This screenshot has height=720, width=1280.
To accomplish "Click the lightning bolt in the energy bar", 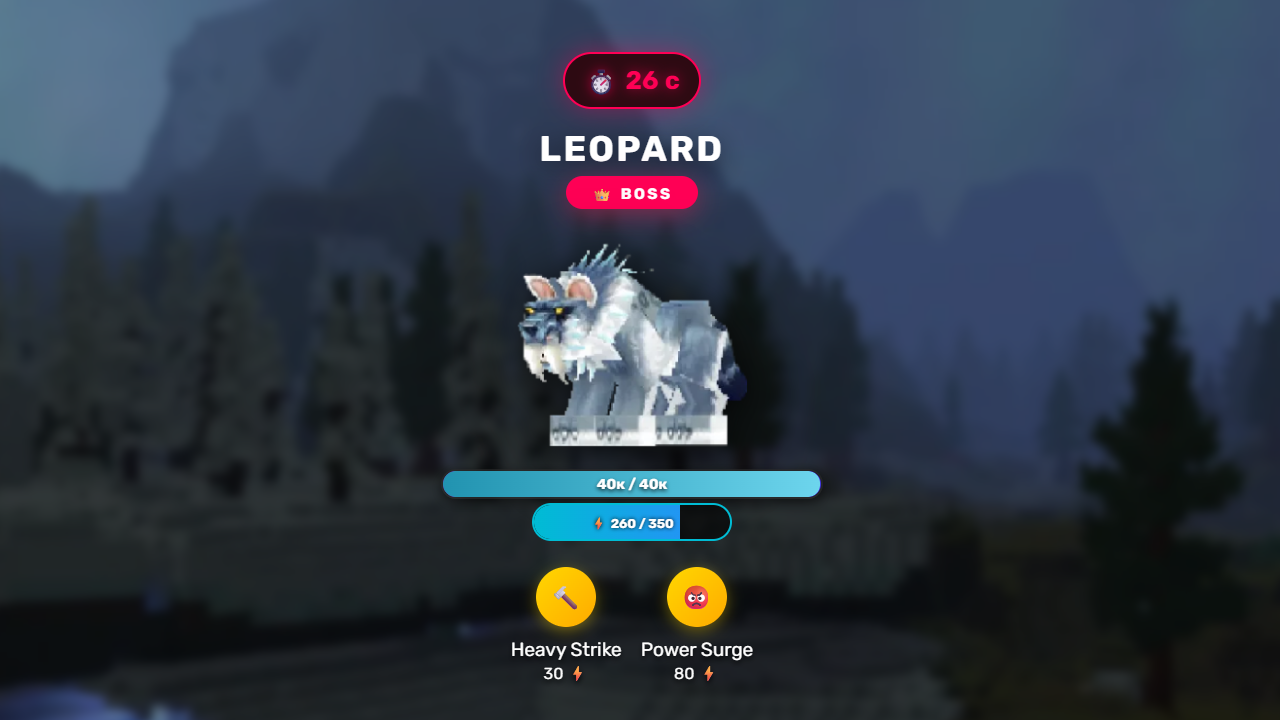I will 598,521.
